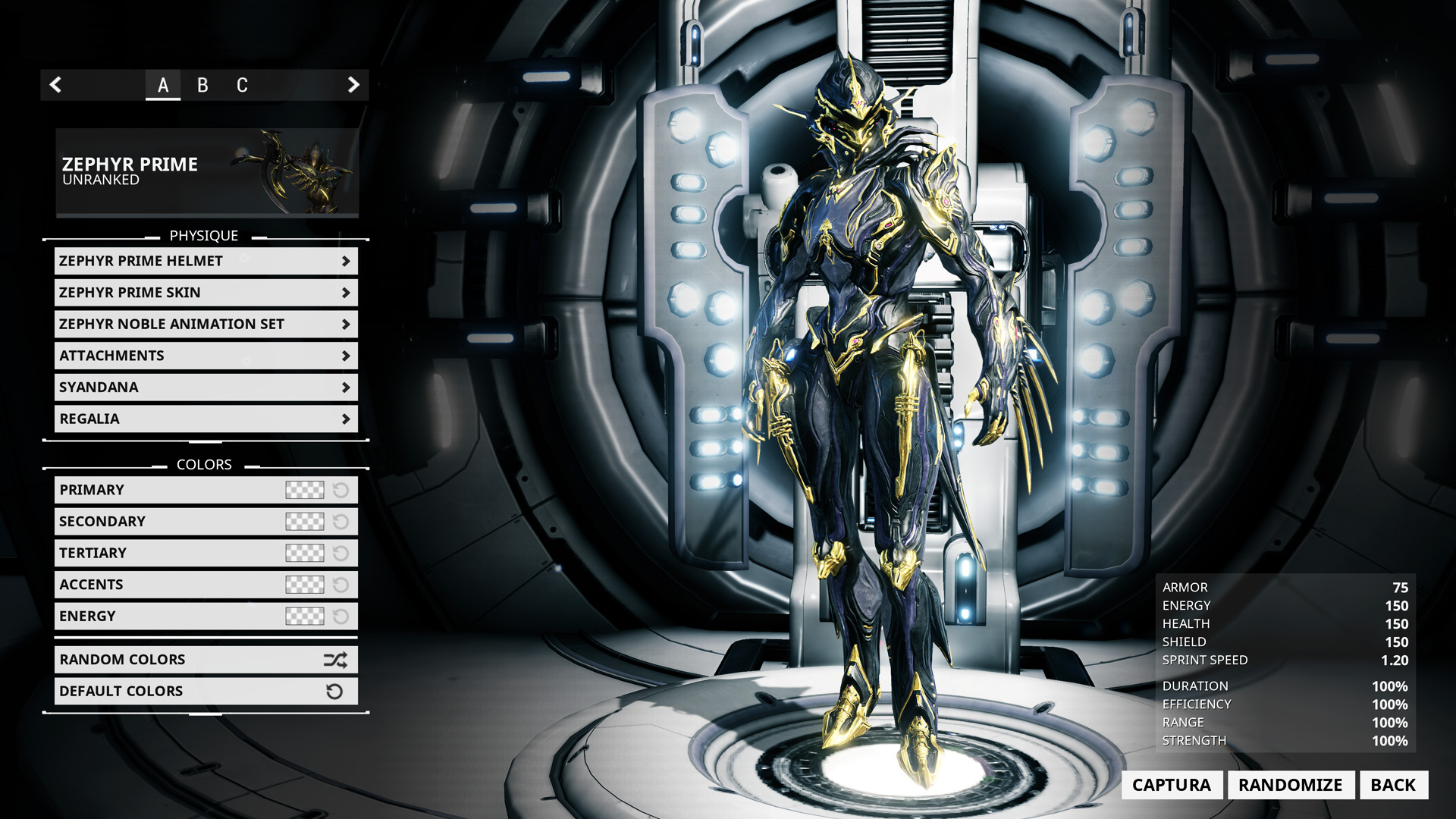The image size is (1456, 819).
Task: Expand the Zephyr Noble Animation Set options
Action: pos(205,324)
